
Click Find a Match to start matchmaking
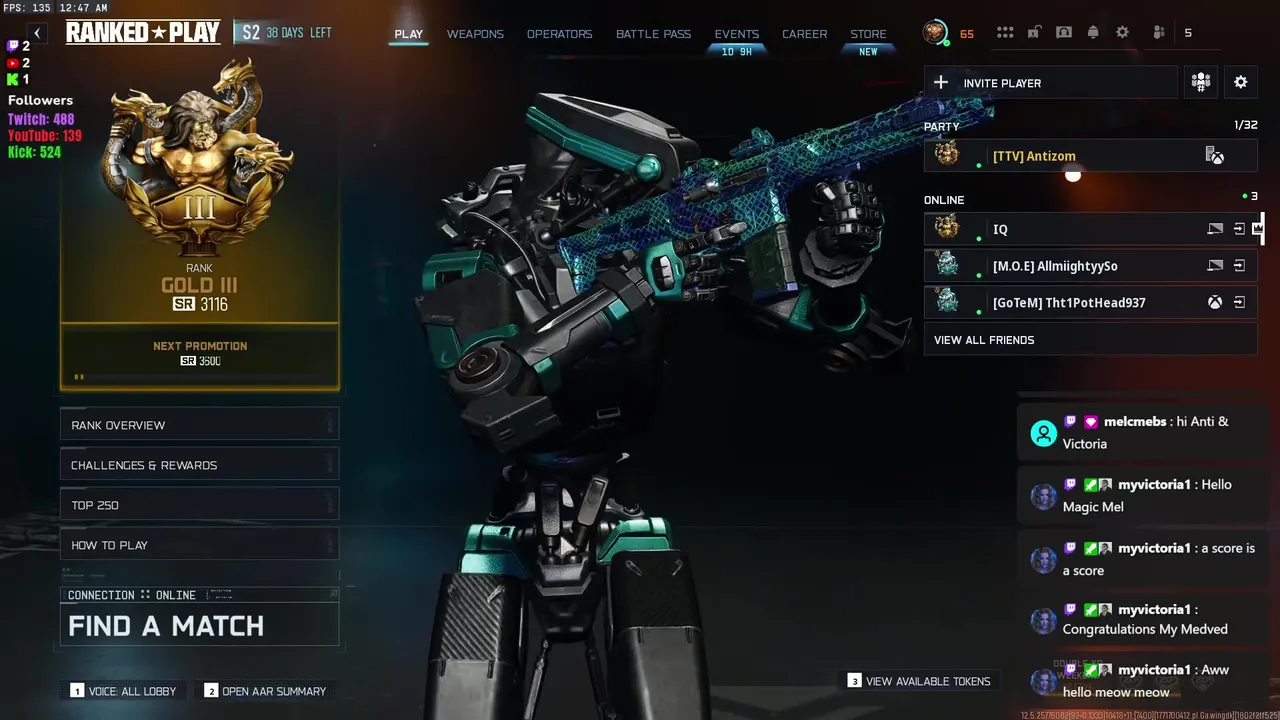[x=199, y=626]
